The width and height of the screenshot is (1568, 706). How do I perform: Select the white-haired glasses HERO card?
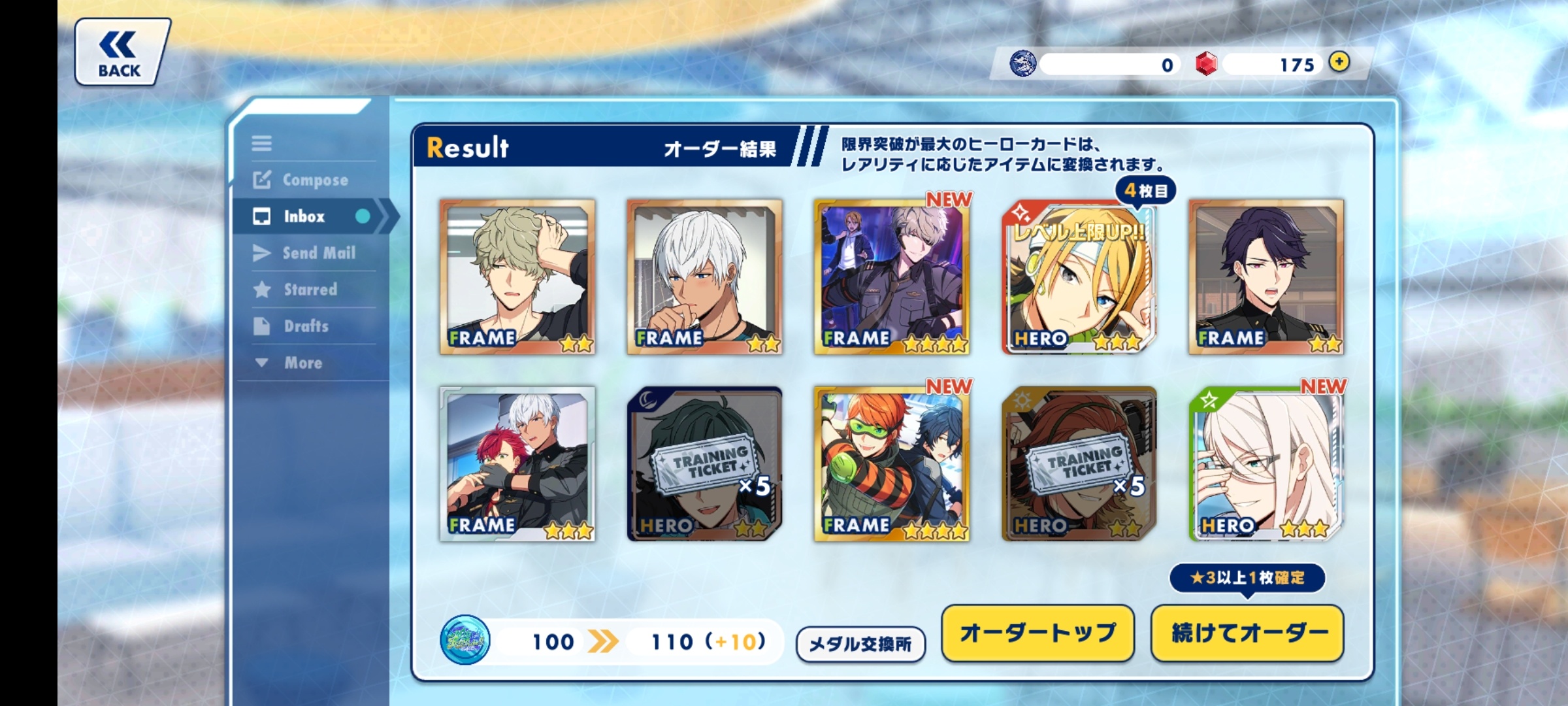coord(1266,464)
